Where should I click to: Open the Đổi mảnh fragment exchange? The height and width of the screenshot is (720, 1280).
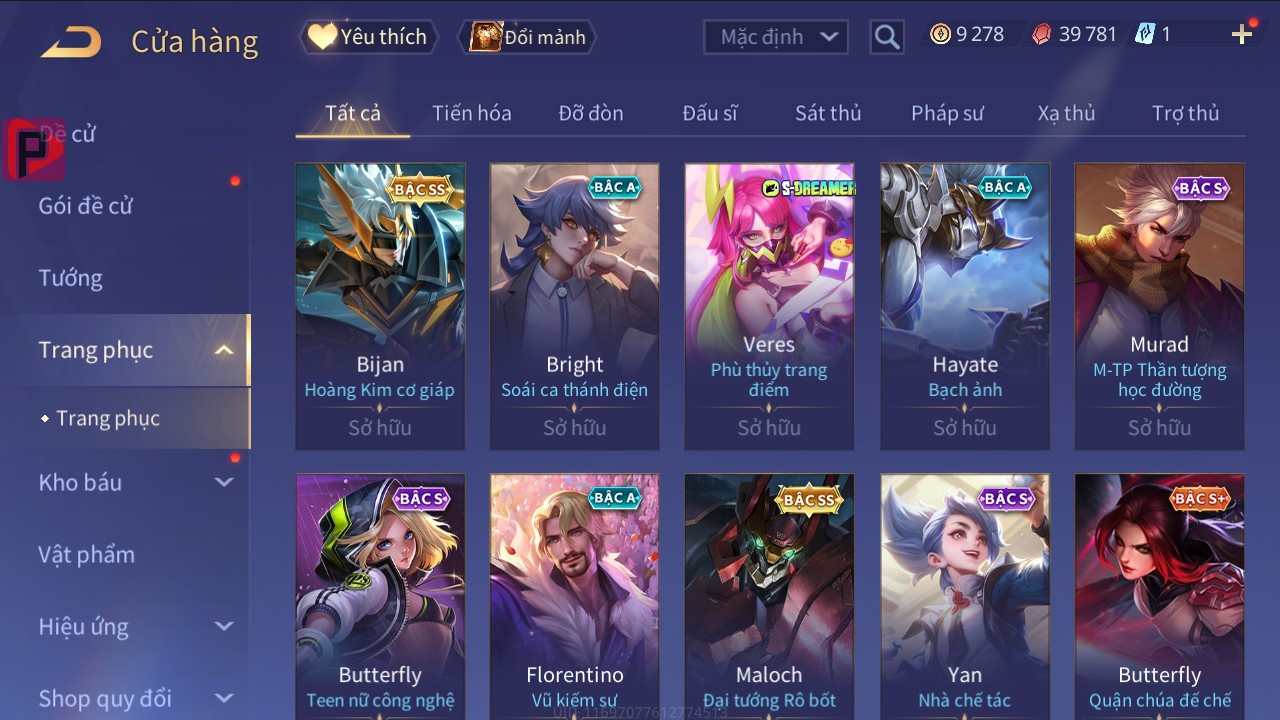coord(528,37)
